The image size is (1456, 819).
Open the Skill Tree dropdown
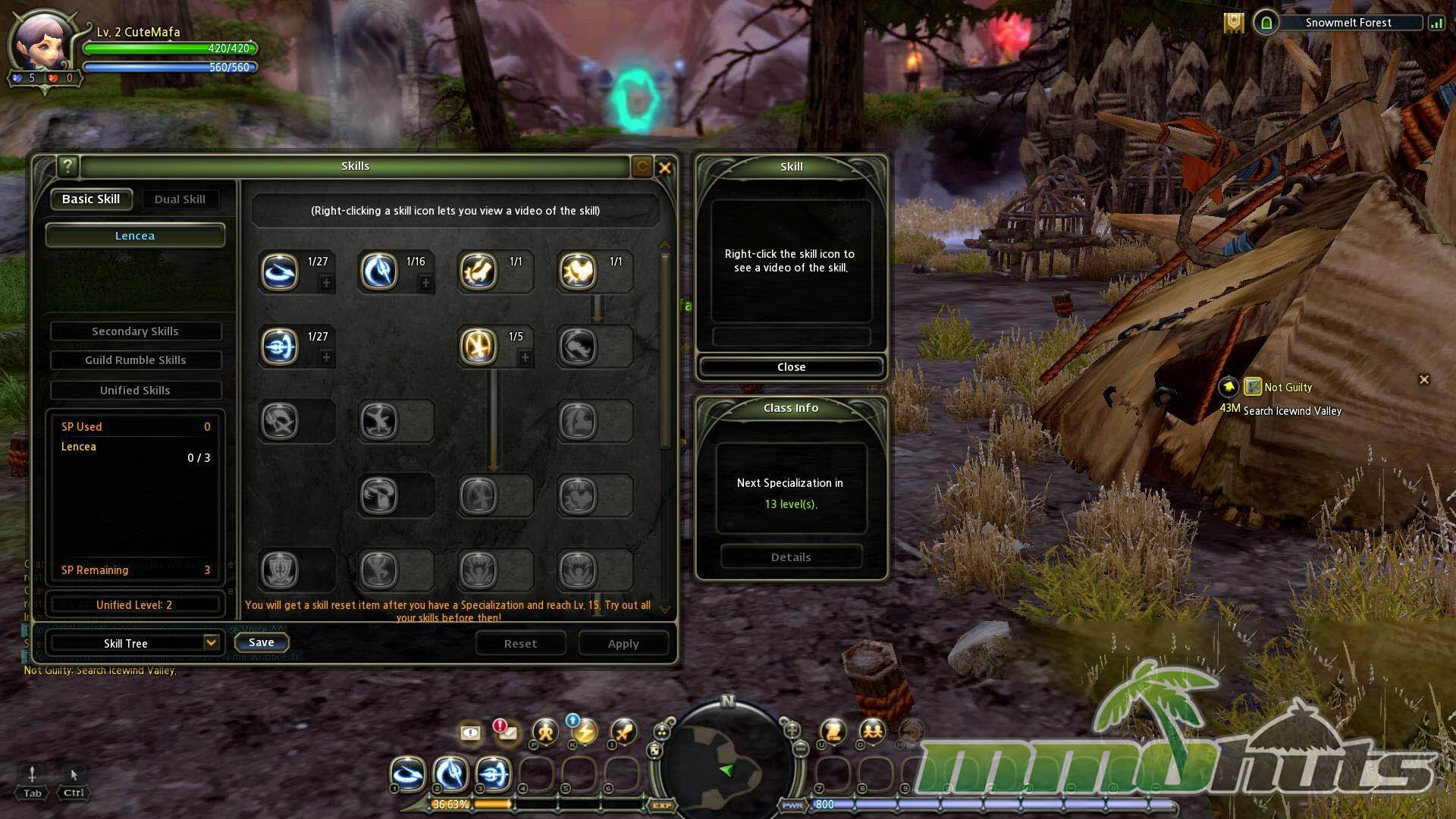coord(211,643)
